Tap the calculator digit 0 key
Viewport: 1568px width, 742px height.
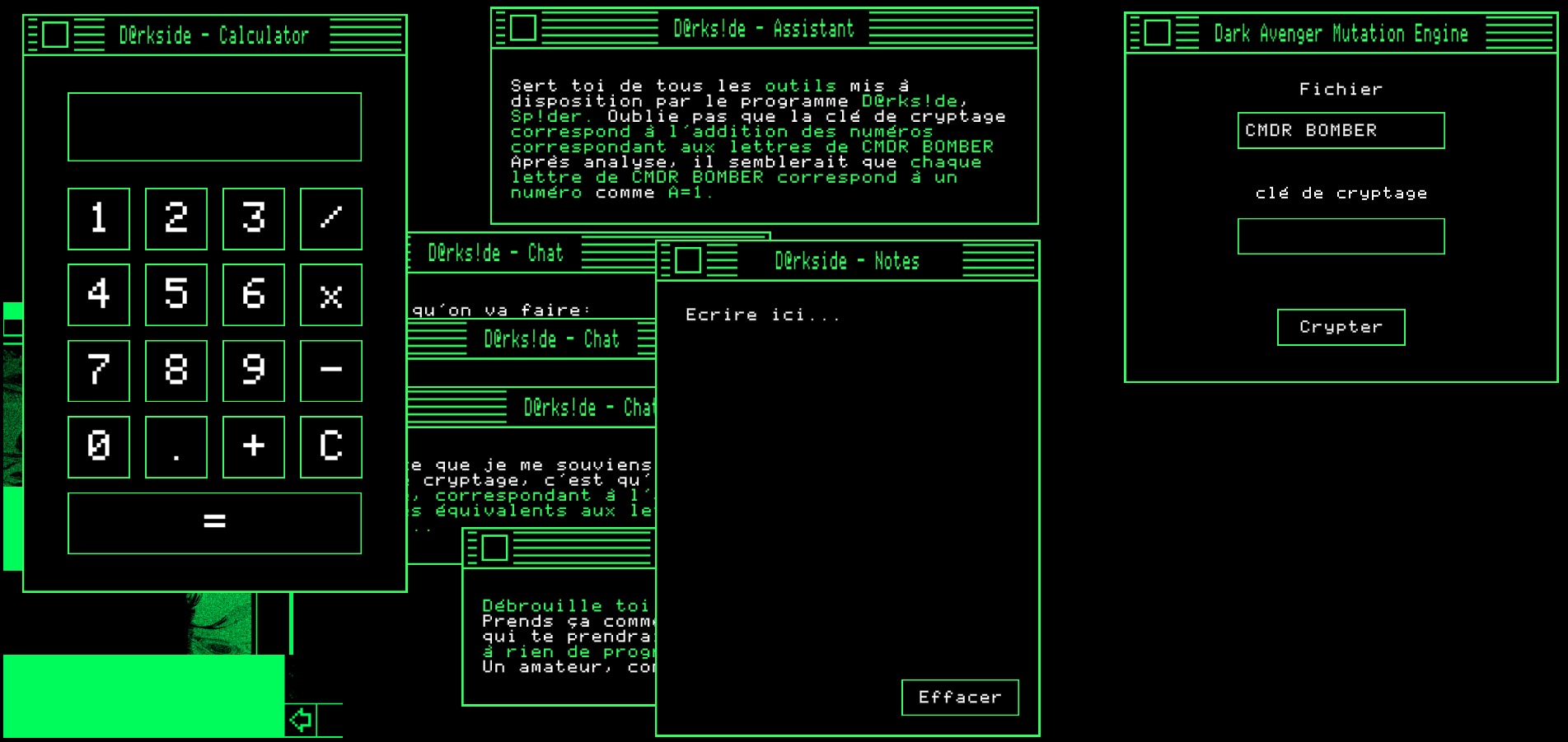click(99, 446)
